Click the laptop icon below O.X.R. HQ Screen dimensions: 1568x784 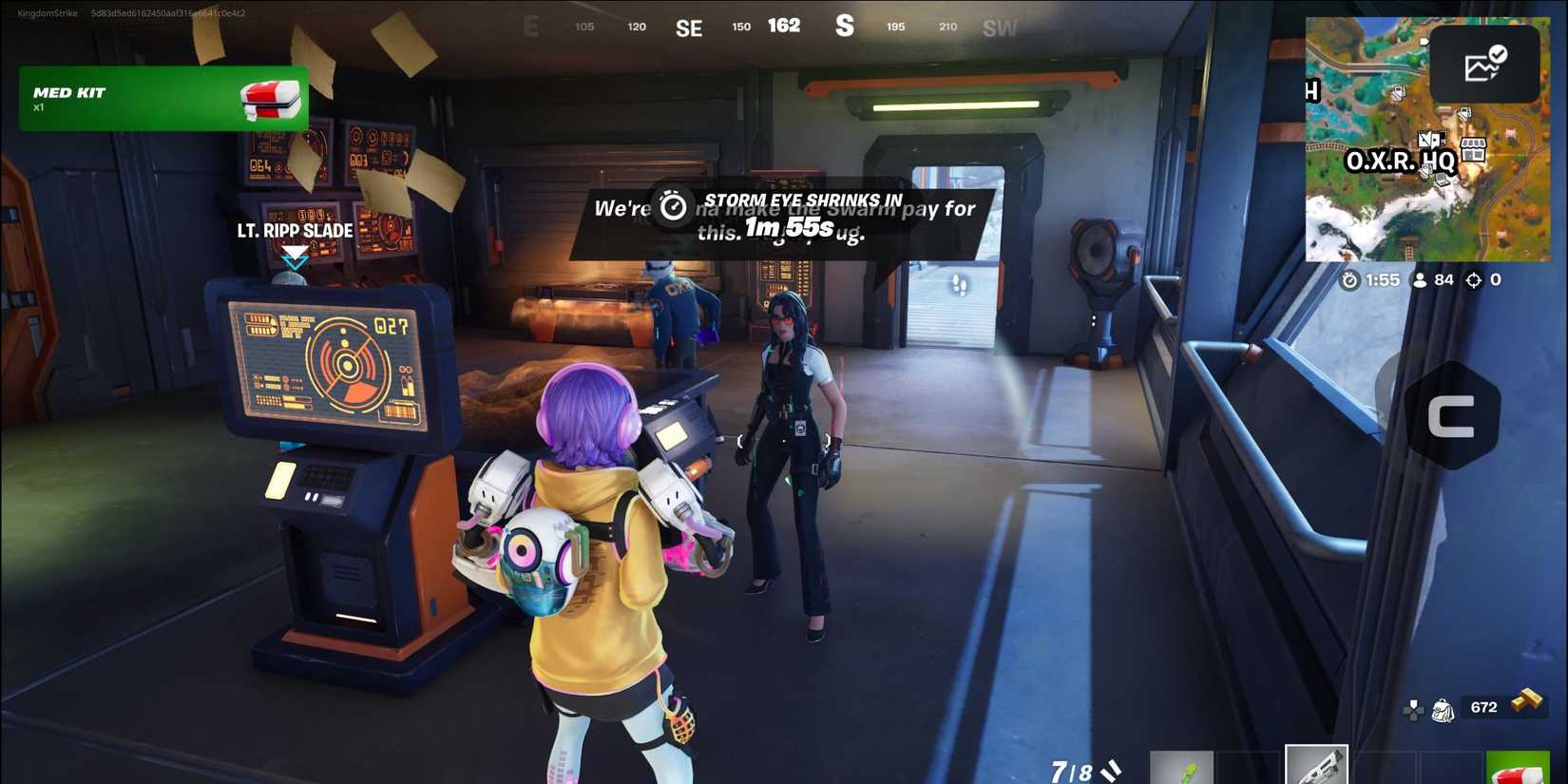point(1441,181)
